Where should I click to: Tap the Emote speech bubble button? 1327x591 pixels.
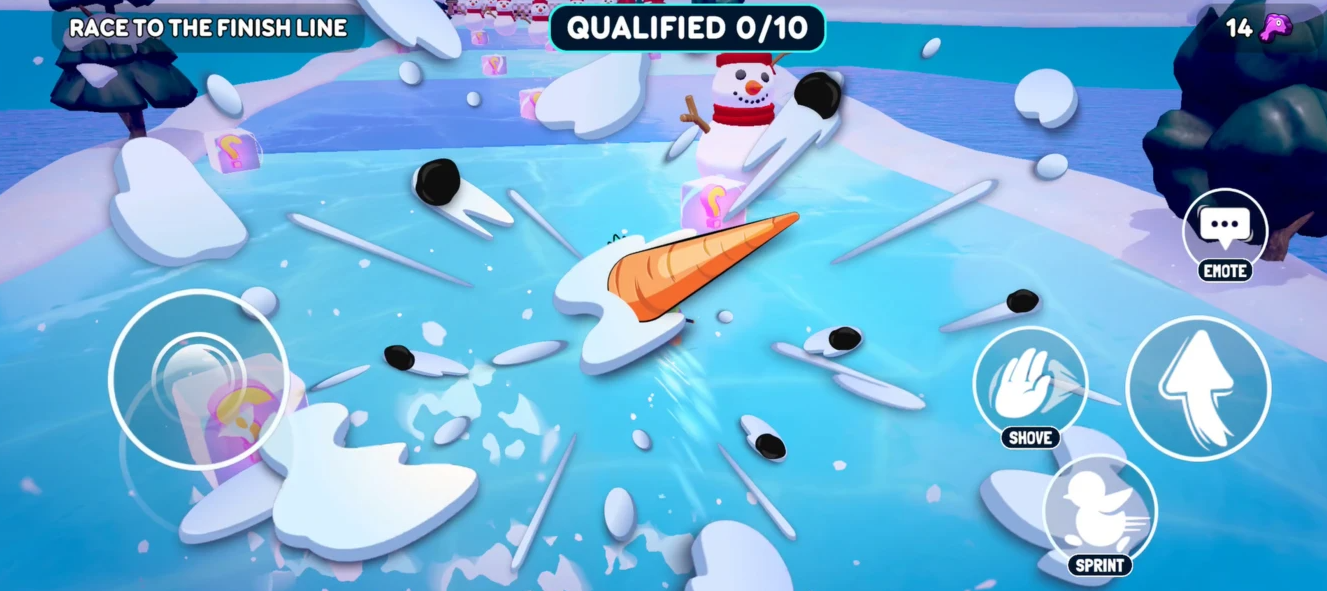(1225, 230)
